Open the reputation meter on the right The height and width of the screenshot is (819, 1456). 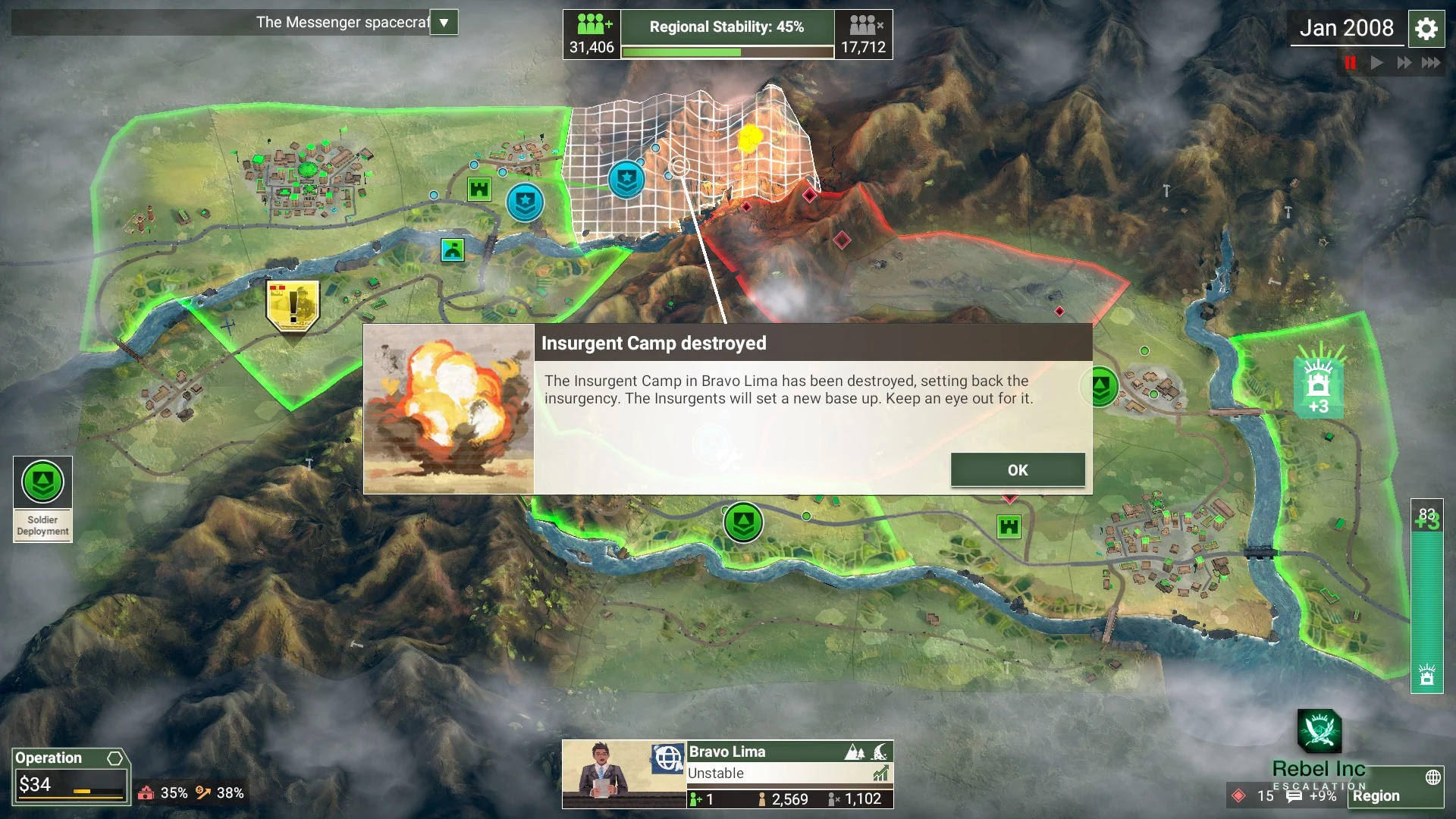point(1426,595)
